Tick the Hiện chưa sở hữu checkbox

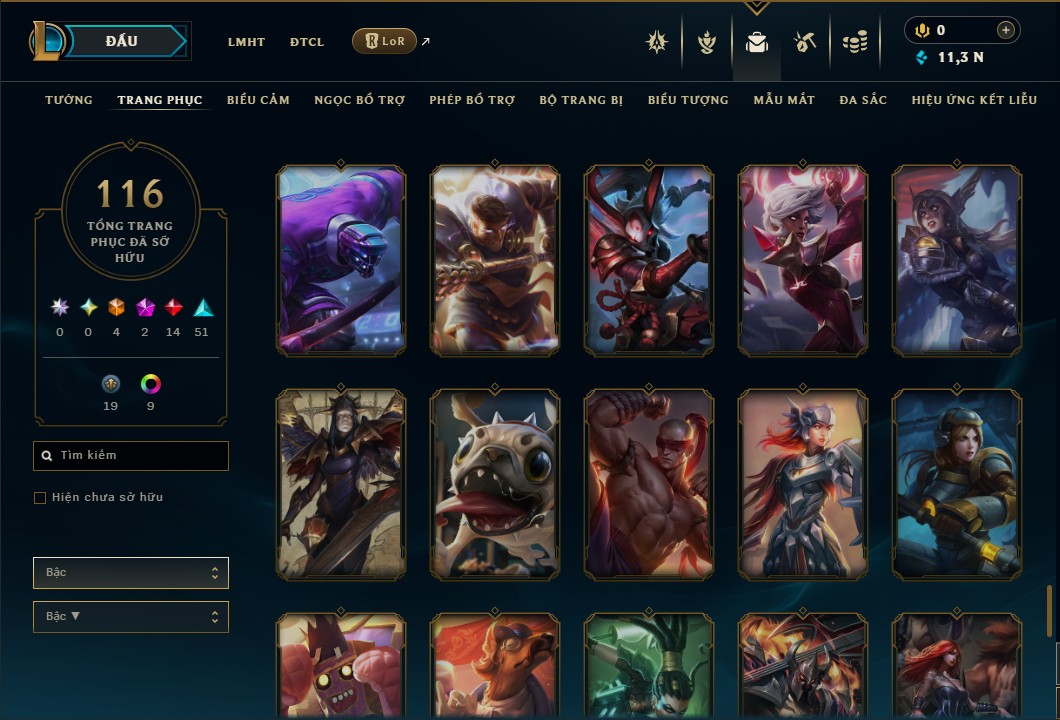pyautogui.click(x=40, y=498)
